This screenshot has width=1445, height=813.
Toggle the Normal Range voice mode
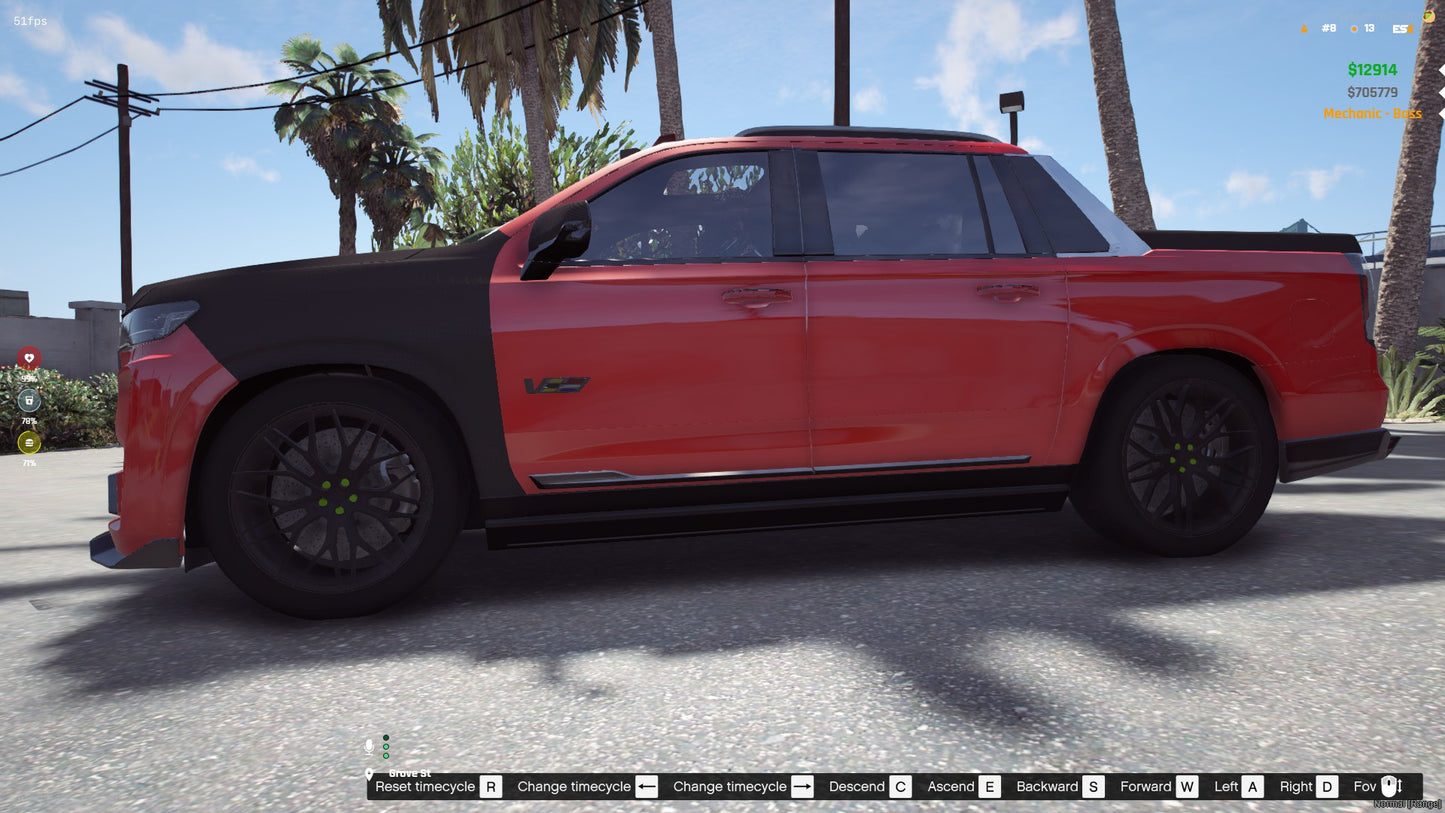point(1407,803)
